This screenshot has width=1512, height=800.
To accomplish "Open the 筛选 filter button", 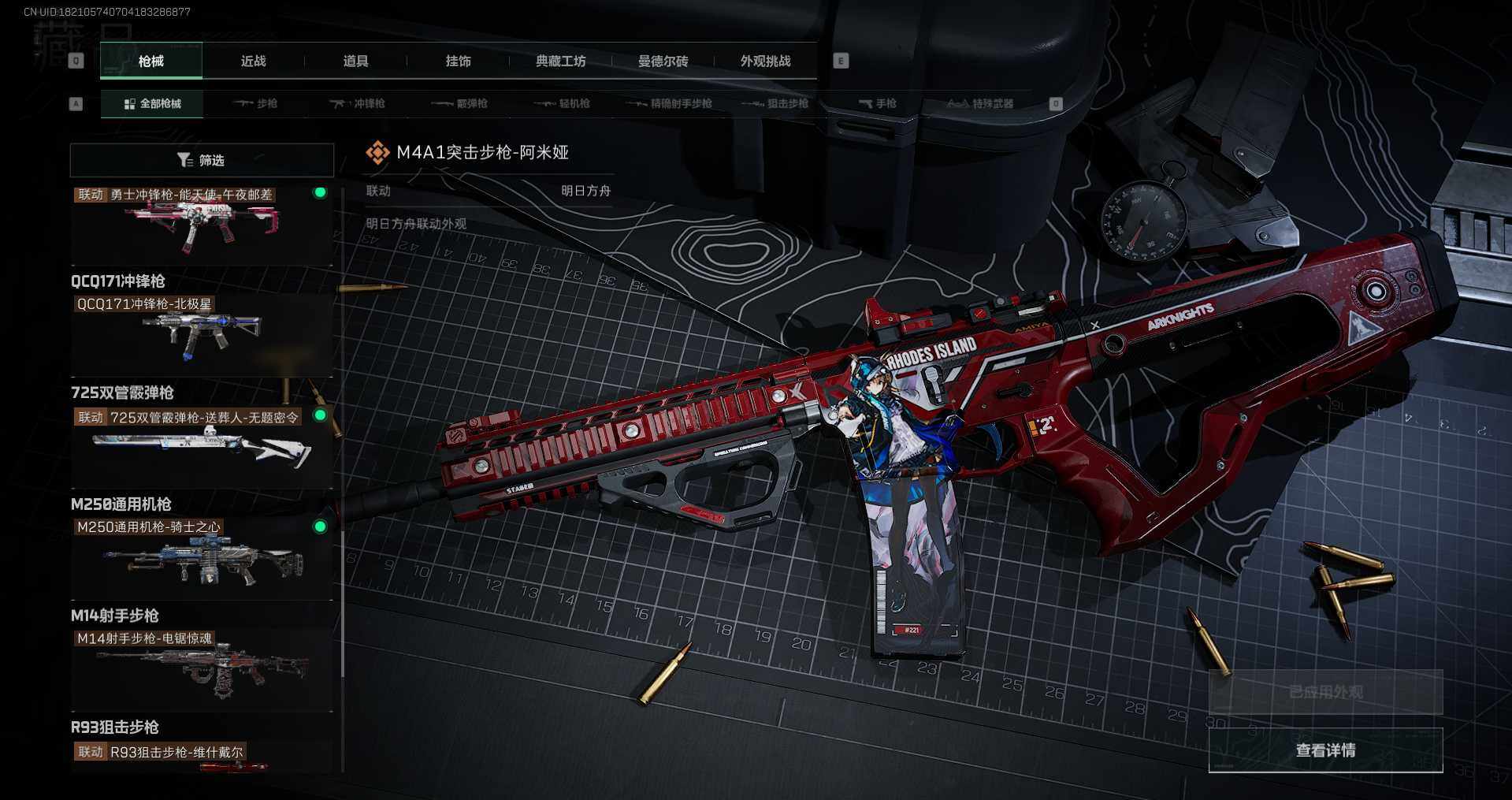I will tap(202, 161).
